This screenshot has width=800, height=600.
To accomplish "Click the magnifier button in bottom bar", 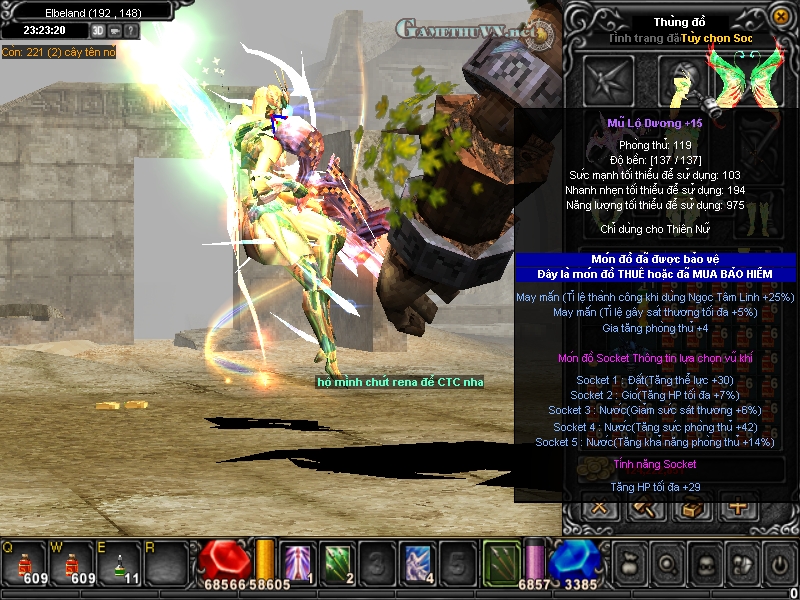I will 668,564.
